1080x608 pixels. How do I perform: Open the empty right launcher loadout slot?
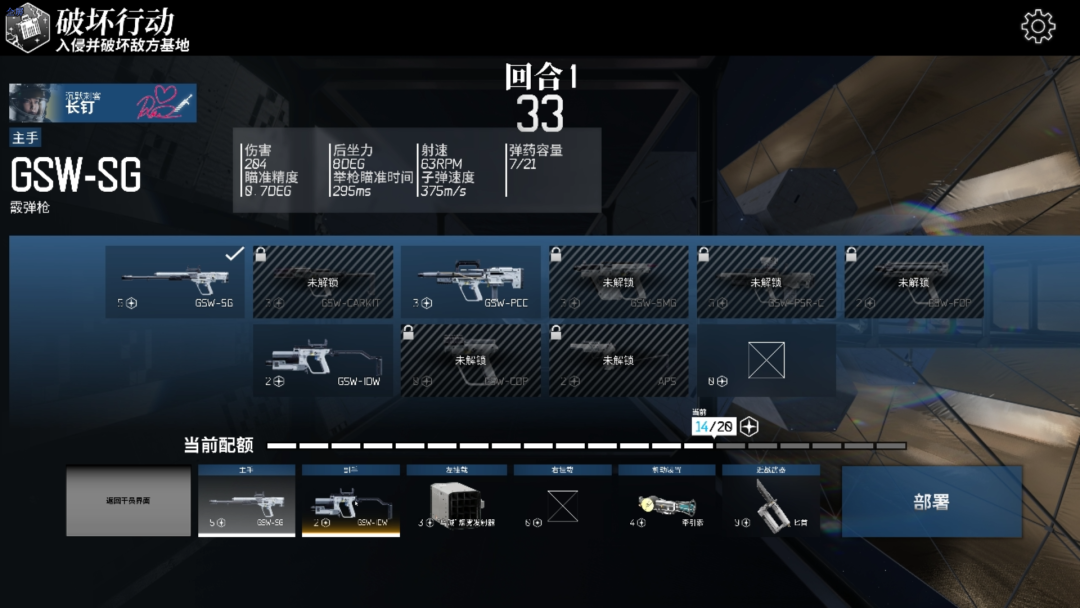pyautogui.click(x=562, y=501)
